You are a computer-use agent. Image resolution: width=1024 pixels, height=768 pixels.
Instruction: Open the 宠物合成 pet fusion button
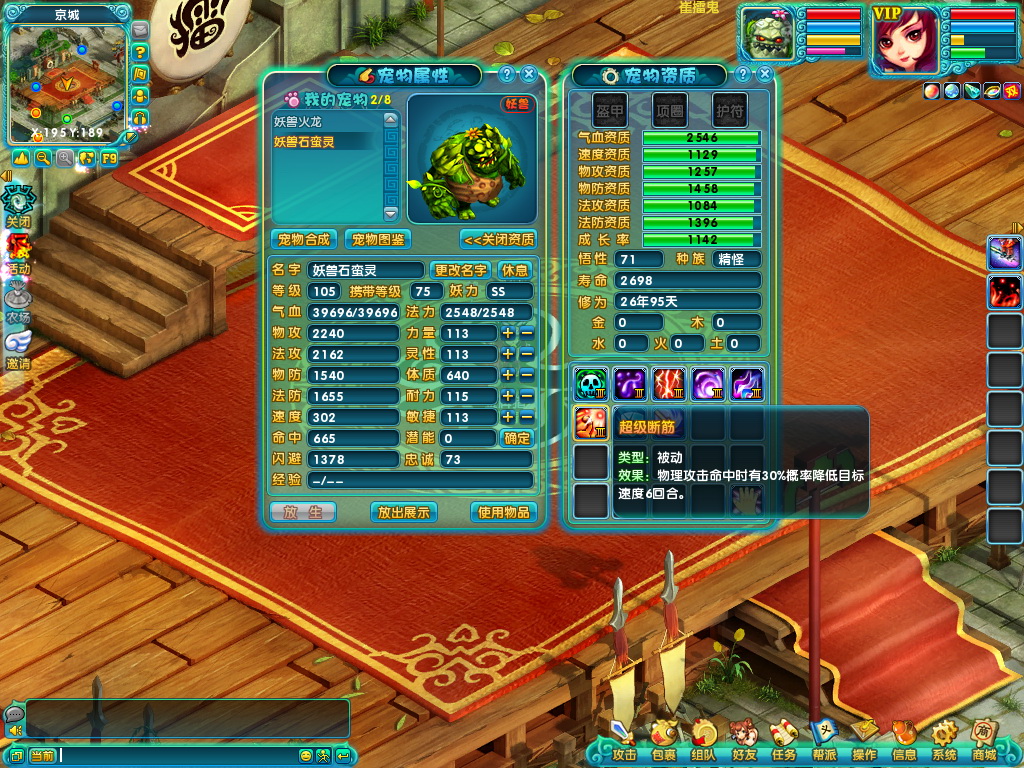[x=303, y=240]
